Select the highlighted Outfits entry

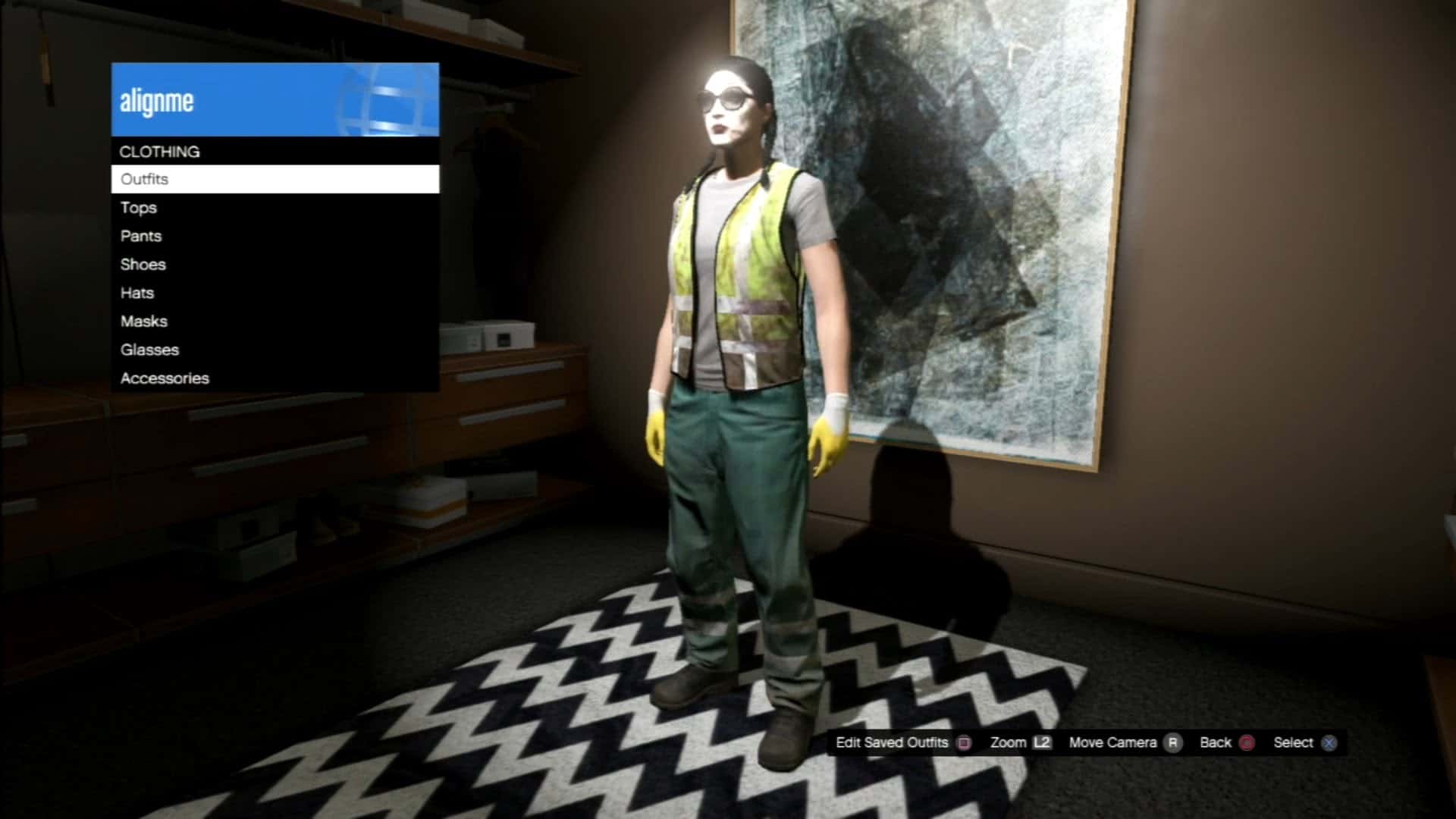coord(144,179)
